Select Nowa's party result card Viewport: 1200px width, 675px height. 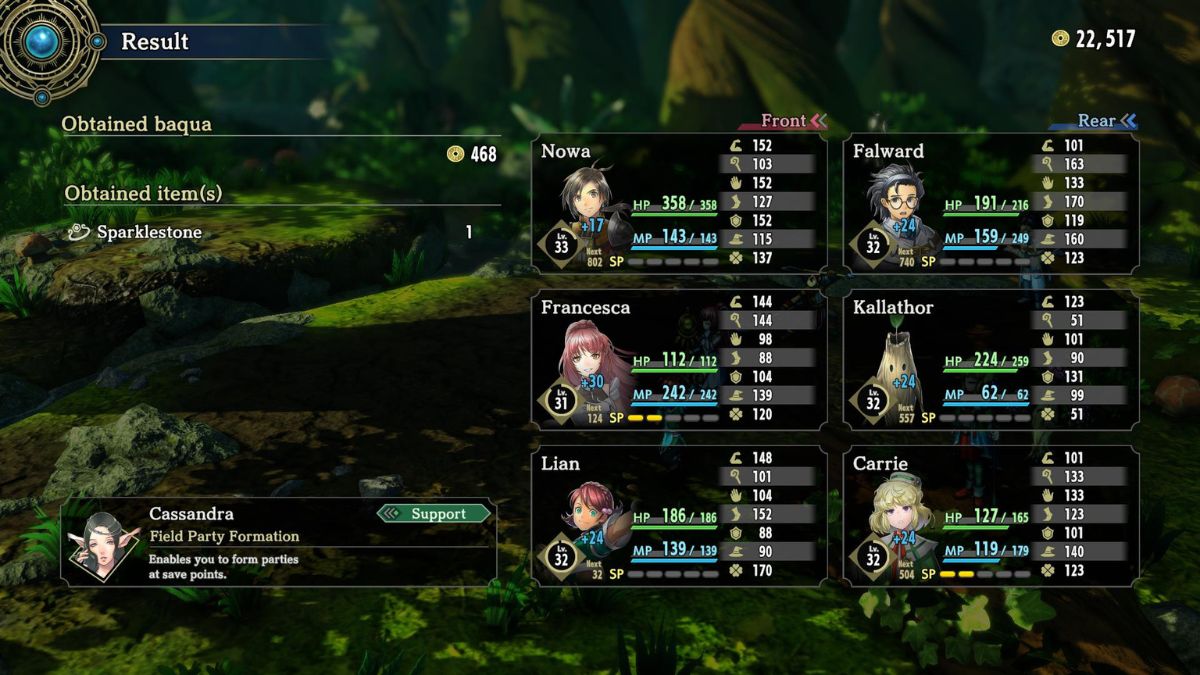(x=679, y=204)
